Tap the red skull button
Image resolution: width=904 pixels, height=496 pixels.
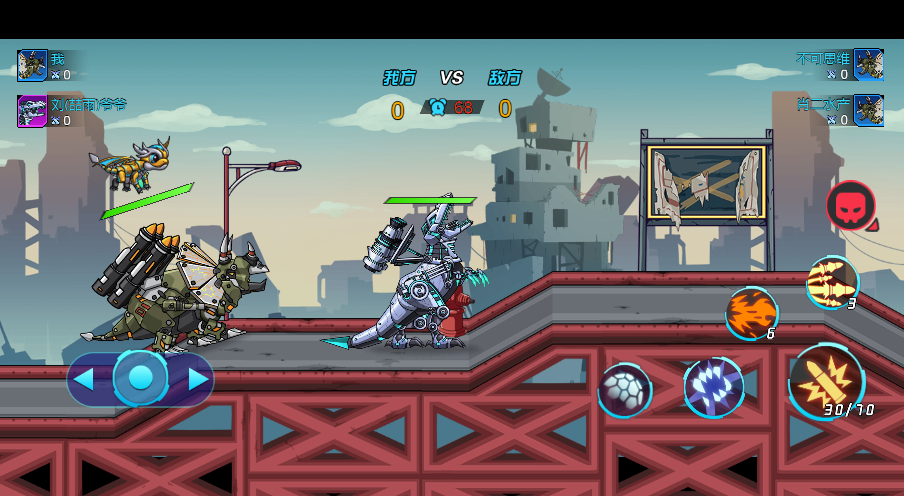pos(850,206)
